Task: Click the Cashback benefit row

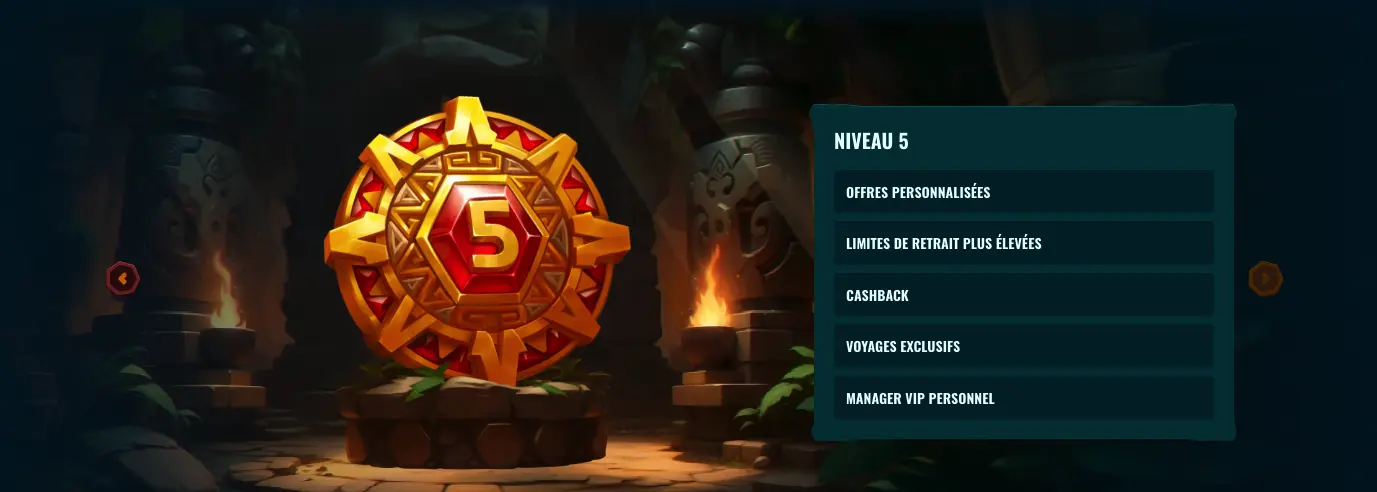Action: [x=1023, y=295]
